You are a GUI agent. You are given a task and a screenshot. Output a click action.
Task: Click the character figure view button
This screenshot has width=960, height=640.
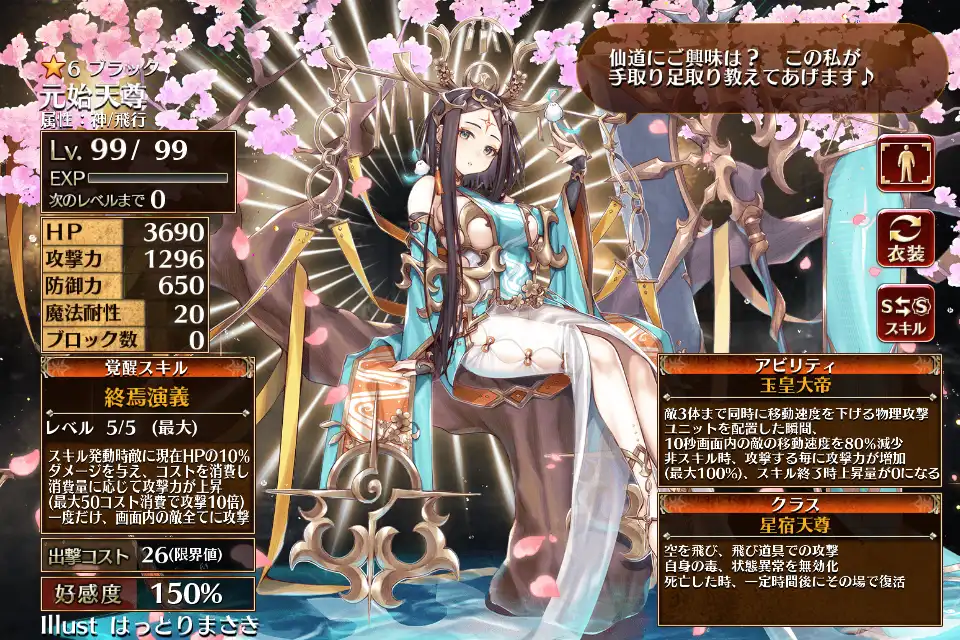(905, 164)
